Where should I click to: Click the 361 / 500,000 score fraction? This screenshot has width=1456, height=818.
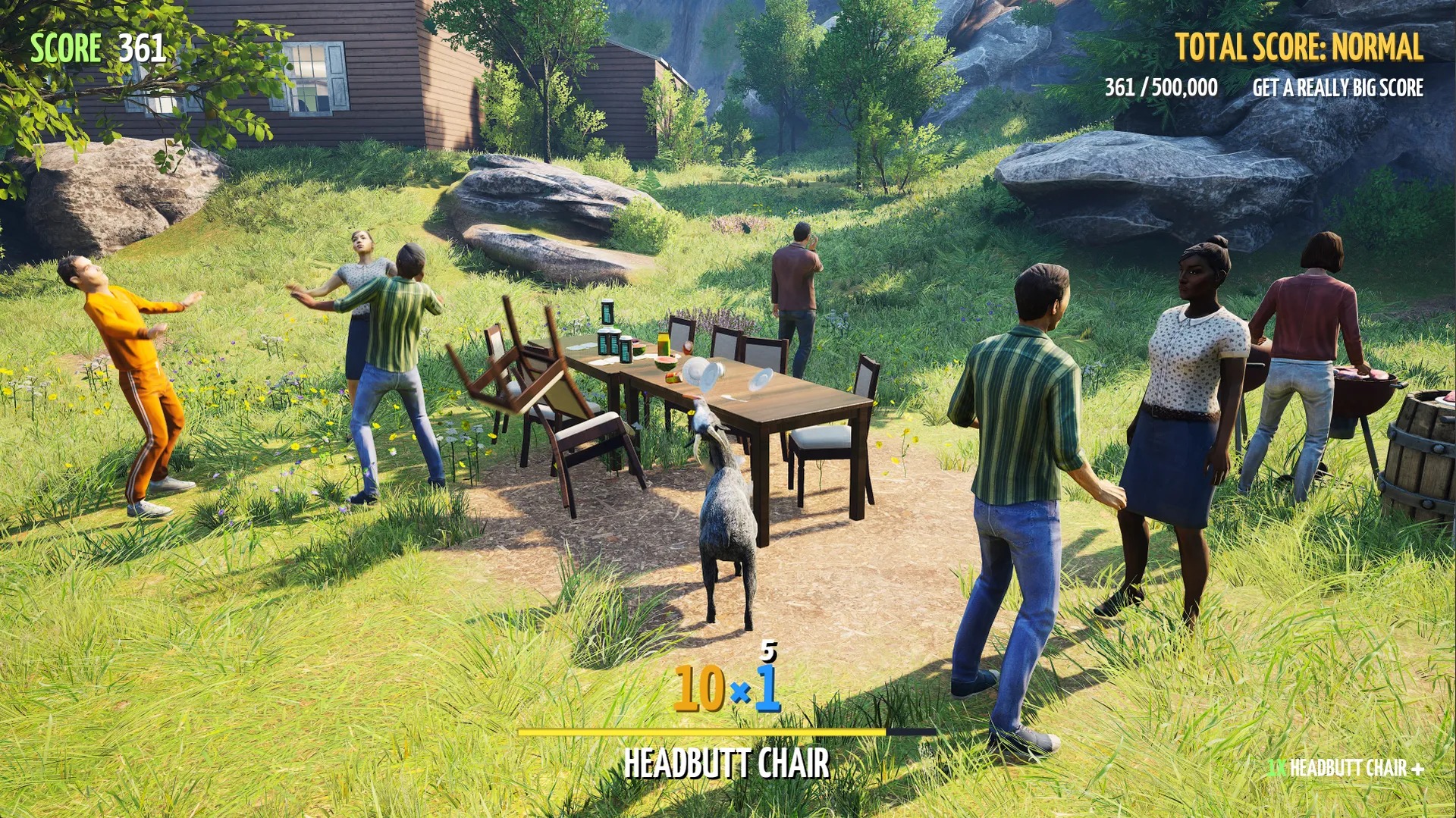(x=1159, y=88)
